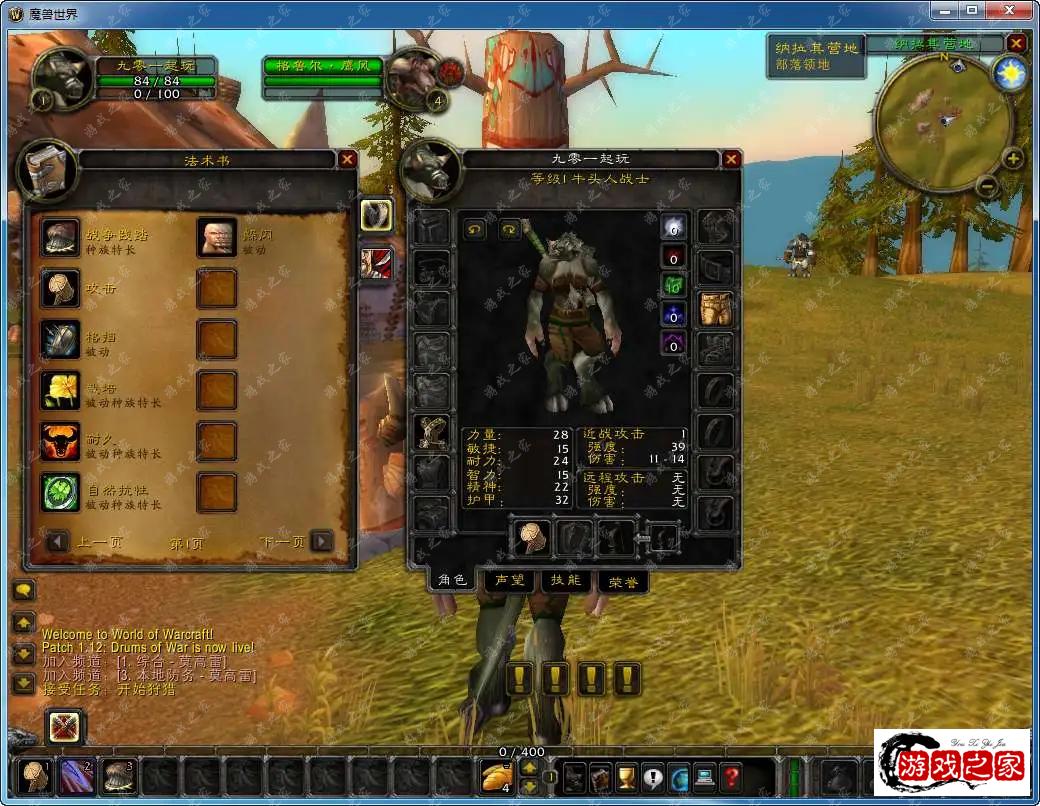Select the equipped pants slot on character sheet
This screenshot has width=1040, height=806.
[x=715, y=309]
